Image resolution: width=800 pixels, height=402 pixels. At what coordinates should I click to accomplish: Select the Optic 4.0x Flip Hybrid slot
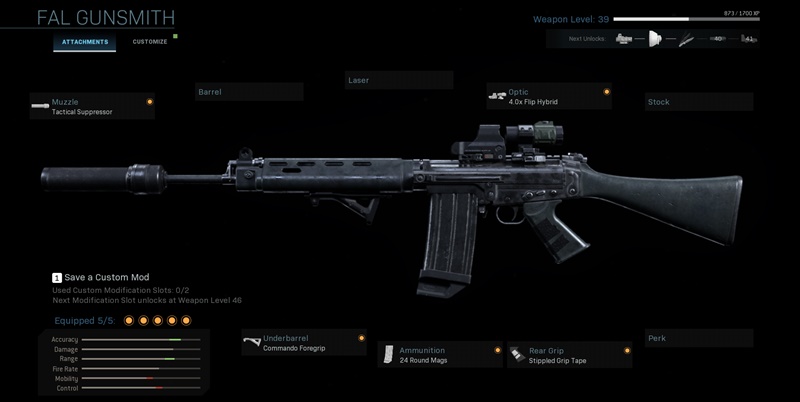click(548, 96)
